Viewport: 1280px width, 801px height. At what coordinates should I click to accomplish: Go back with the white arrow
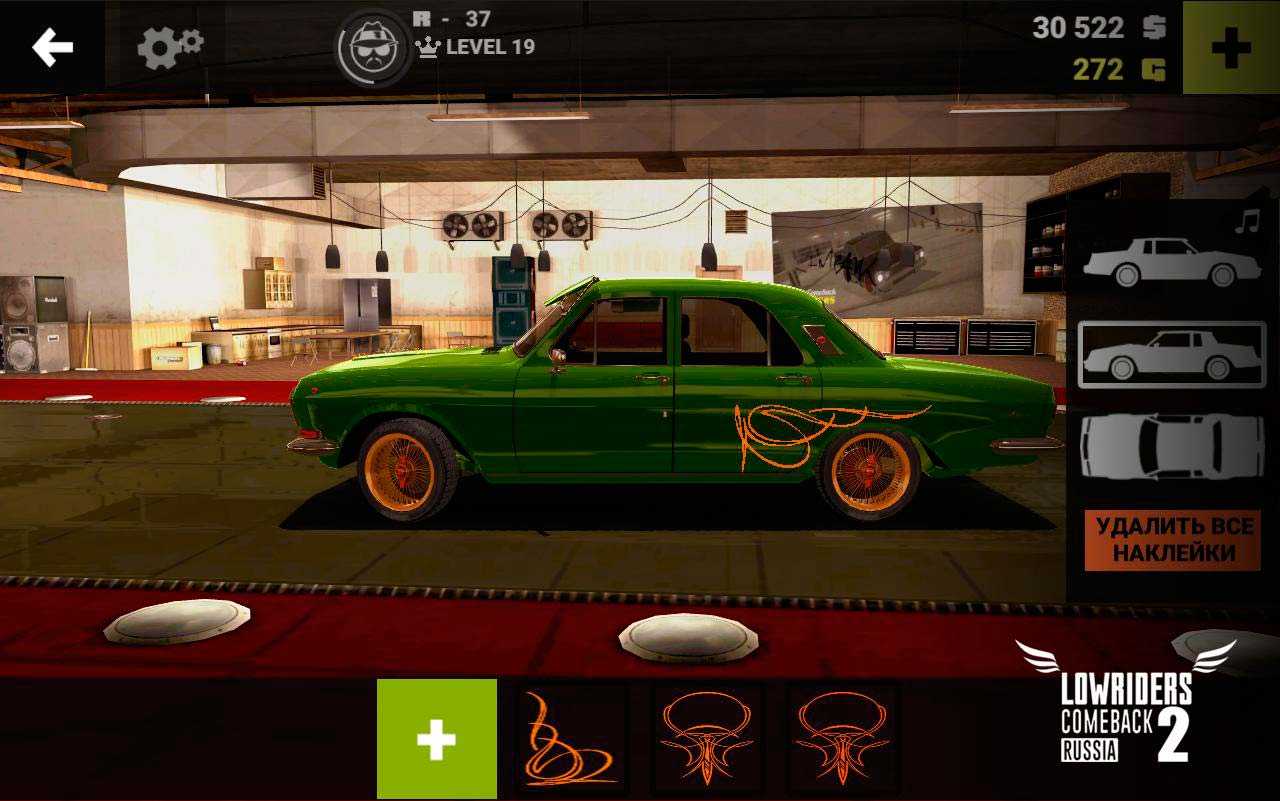52,47
